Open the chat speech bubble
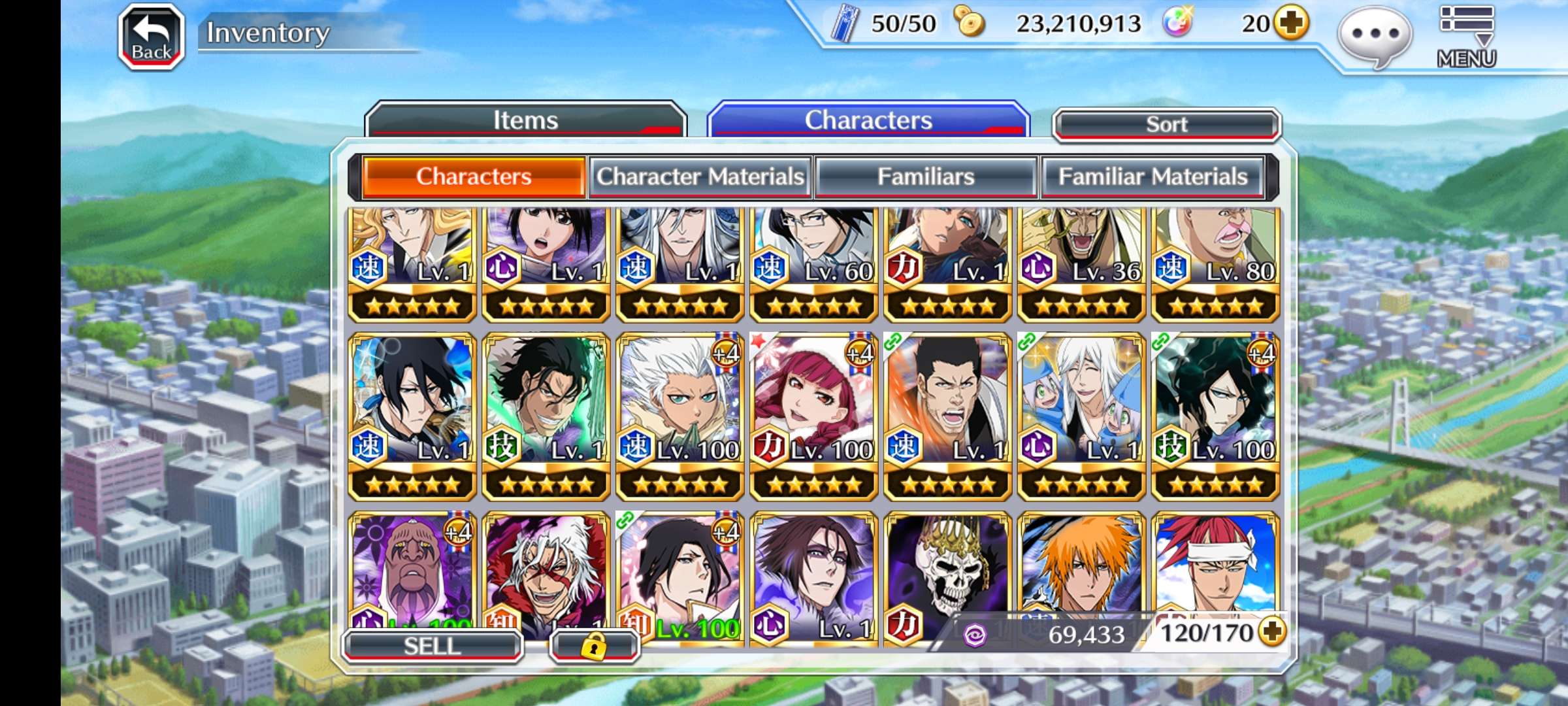 click(1375, 35)
